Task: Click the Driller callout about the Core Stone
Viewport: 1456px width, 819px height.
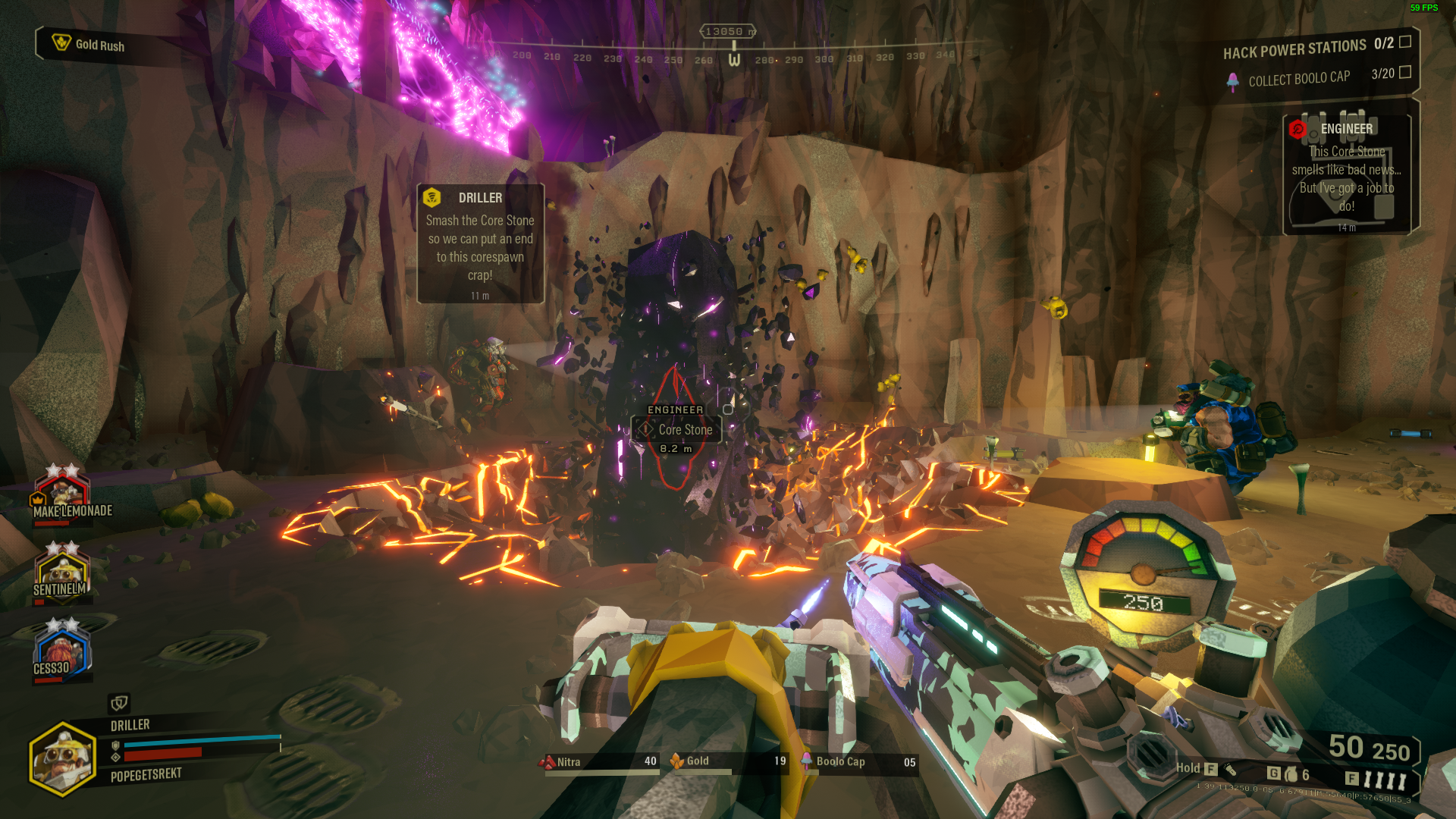Action: click(480, 243)
